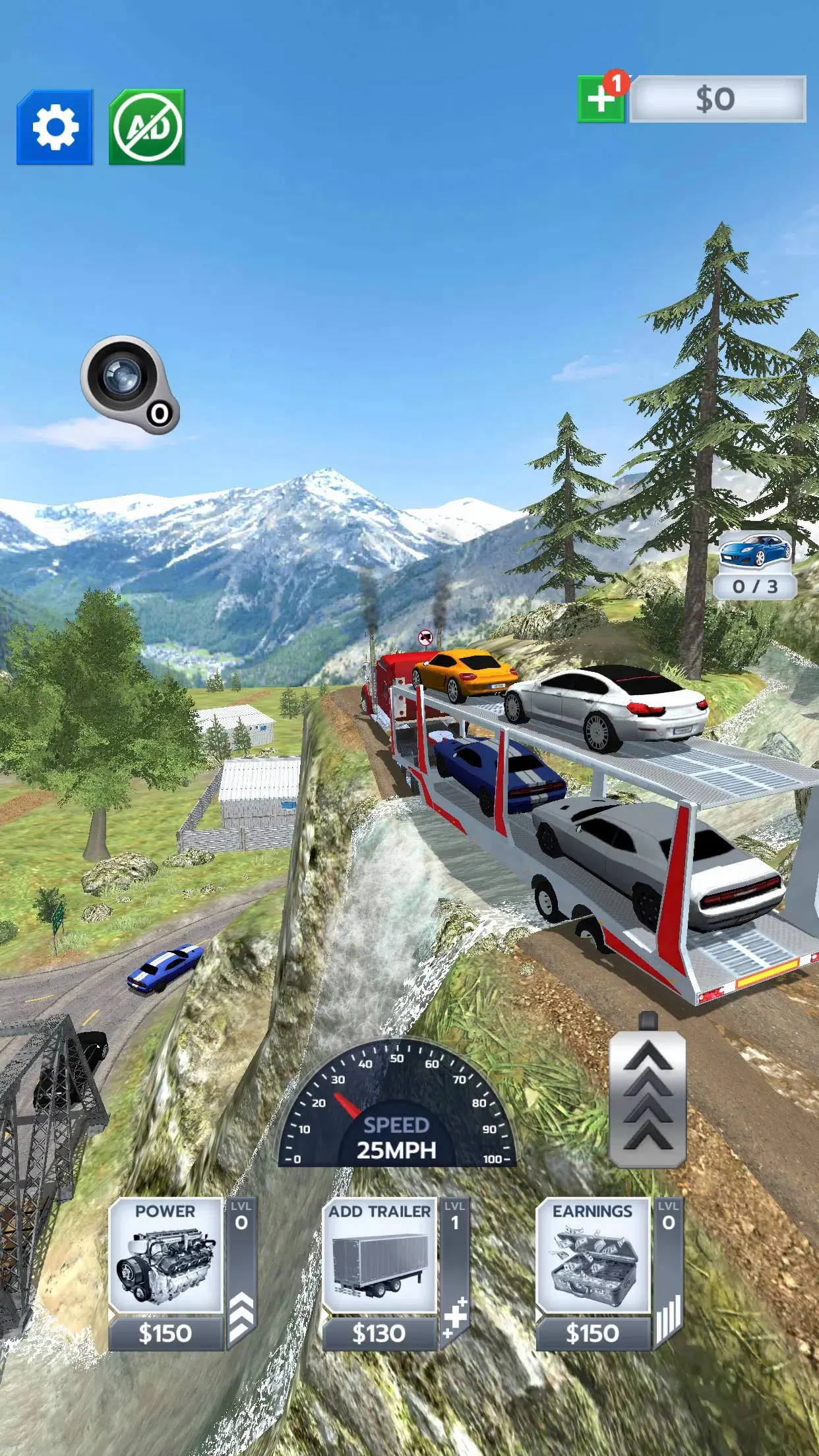Open the gear settings menu
Screen dimensions: 819x1456
[x=55, y=127]
